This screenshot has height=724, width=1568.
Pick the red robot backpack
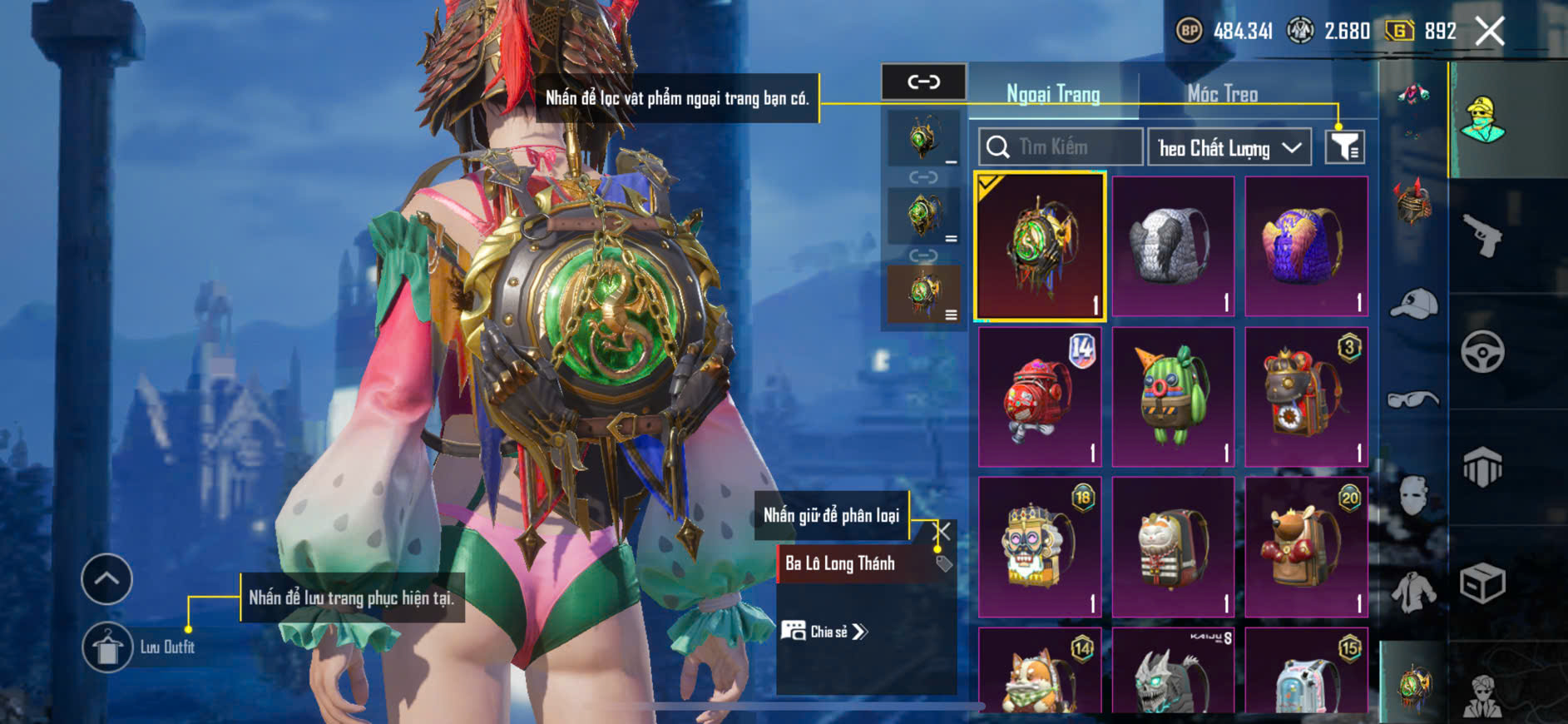click(x=1040, y=397)
